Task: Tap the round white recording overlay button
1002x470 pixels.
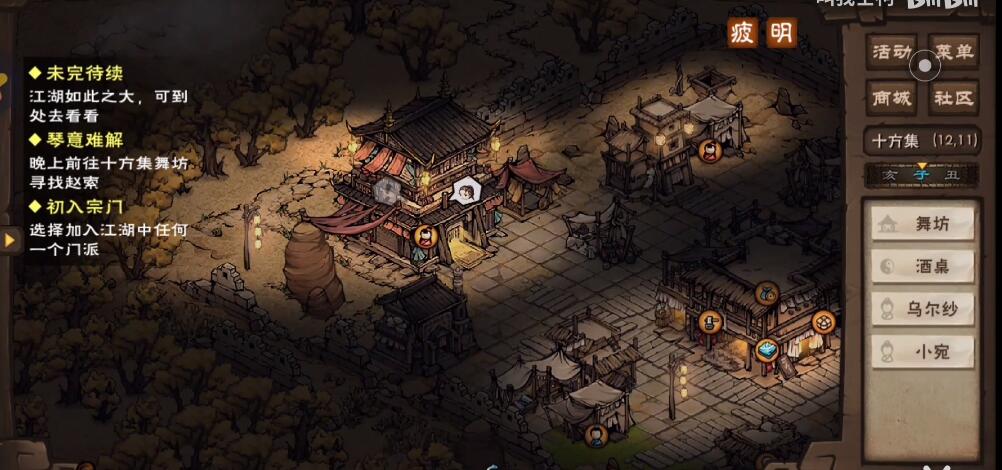Action: [924, 67]
